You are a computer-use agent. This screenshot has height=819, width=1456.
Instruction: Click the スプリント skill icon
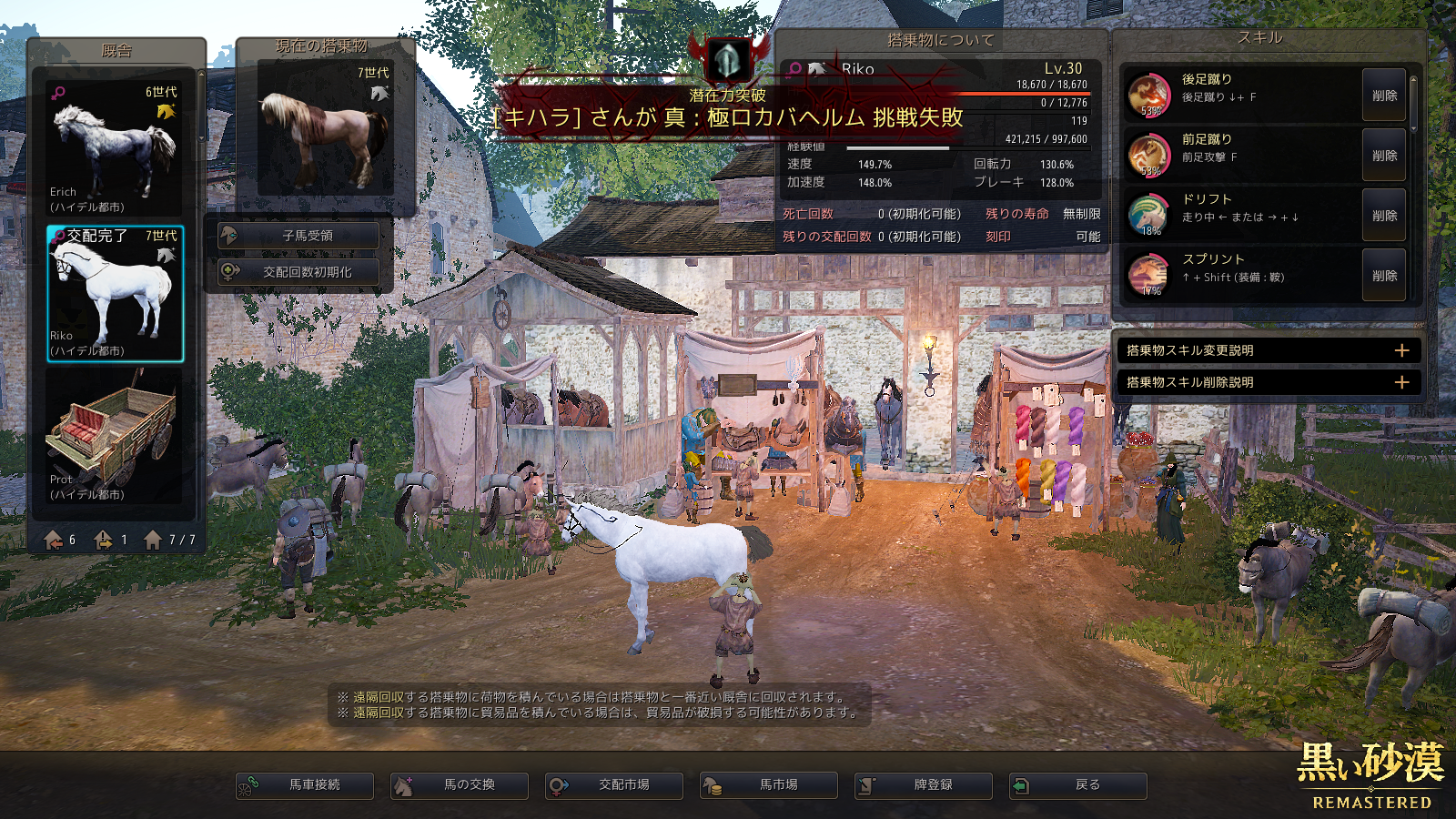pos(1148,276)
